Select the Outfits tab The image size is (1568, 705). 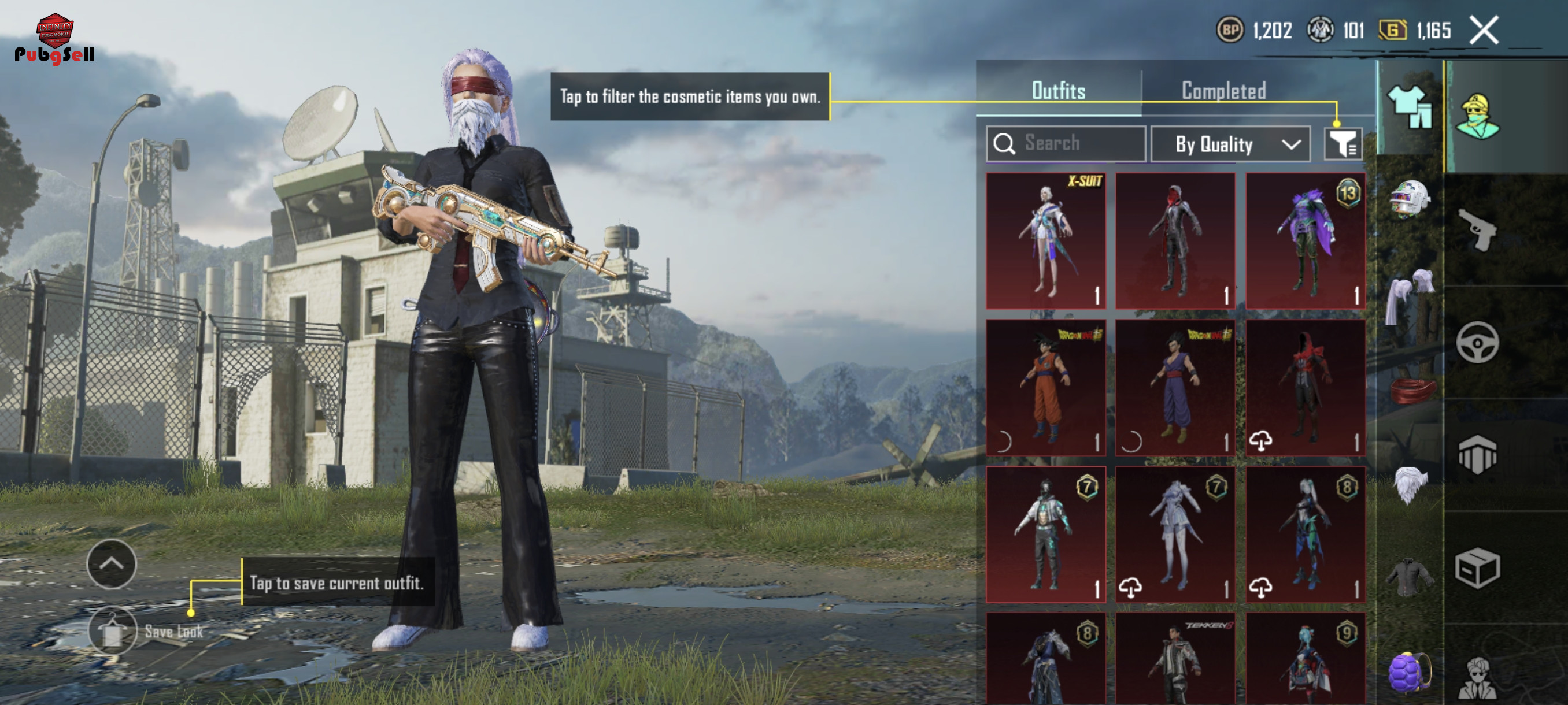1058,91
